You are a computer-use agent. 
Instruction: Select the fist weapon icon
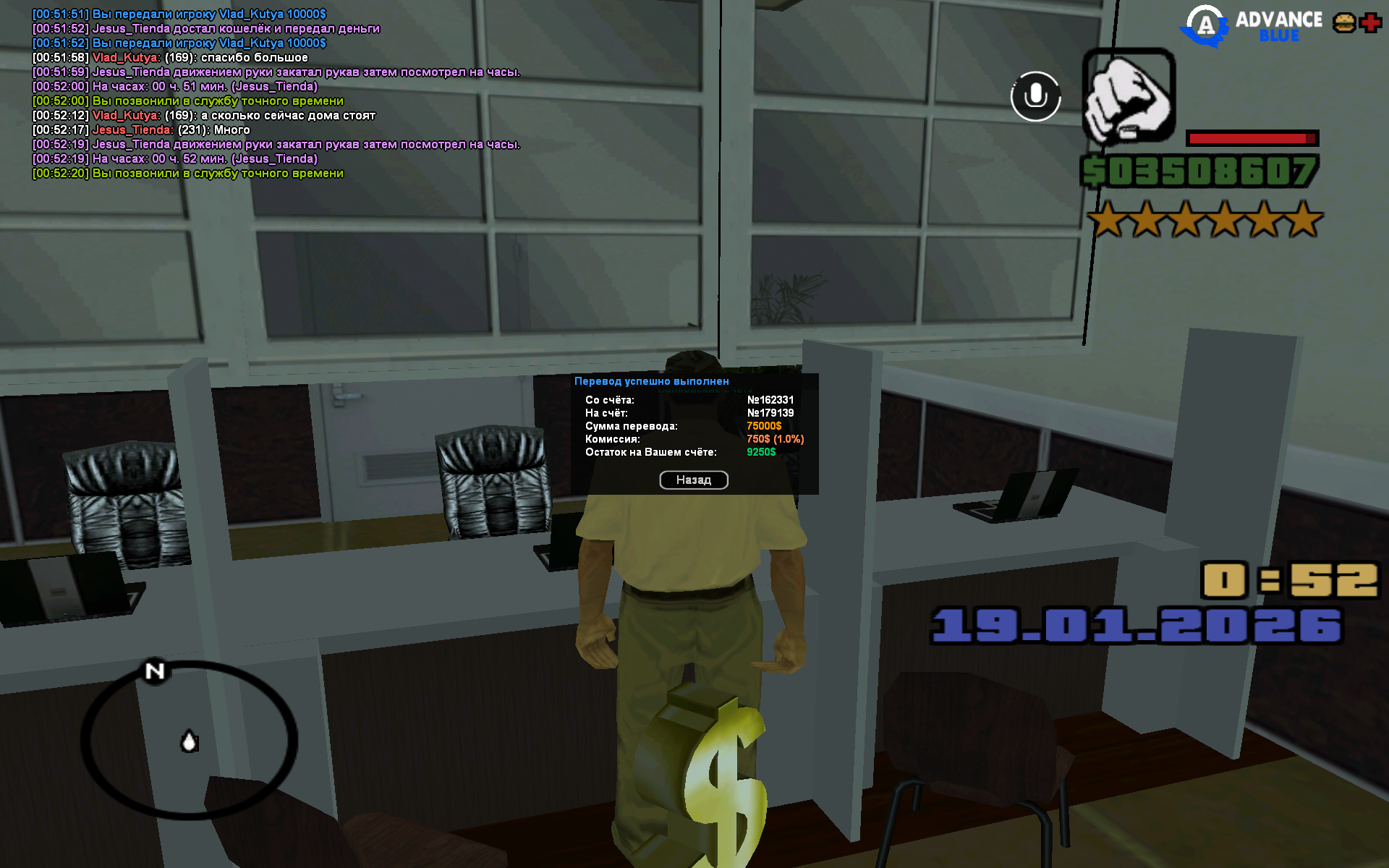pos(1128,96)
